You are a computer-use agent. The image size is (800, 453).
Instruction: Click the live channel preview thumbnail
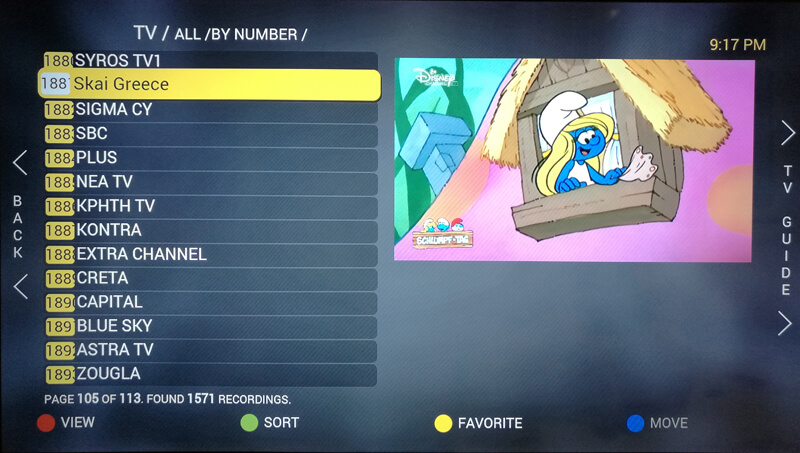573,160
